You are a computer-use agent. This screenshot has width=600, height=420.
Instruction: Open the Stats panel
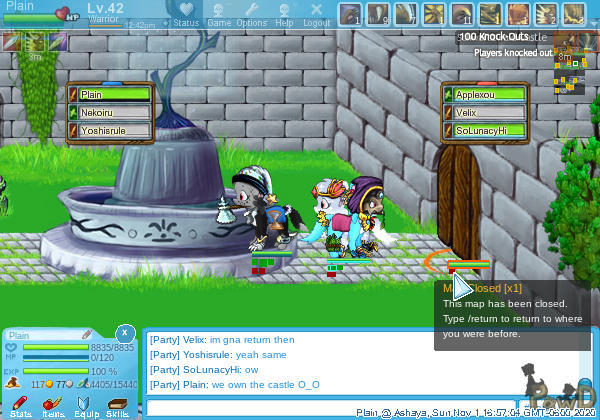point(21,405)
